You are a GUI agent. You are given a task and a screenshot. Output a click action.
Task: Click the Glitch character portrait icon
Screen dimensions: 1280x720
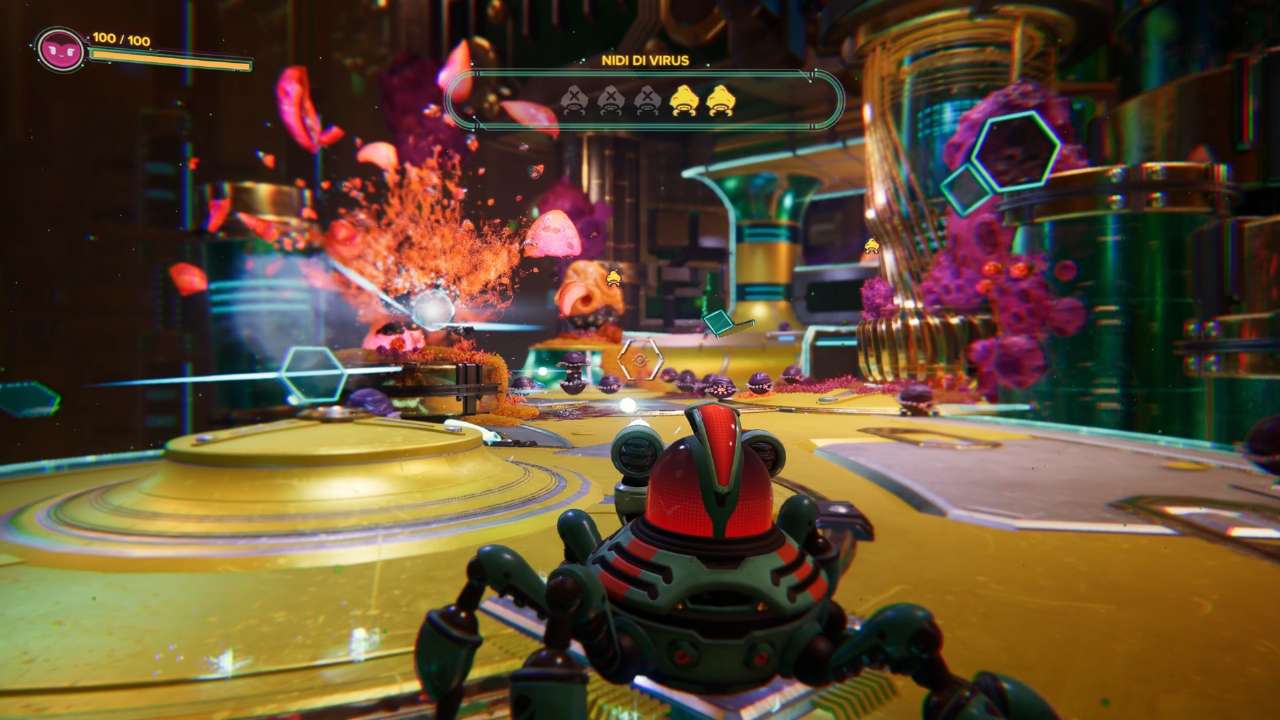[x=61, y=50]
